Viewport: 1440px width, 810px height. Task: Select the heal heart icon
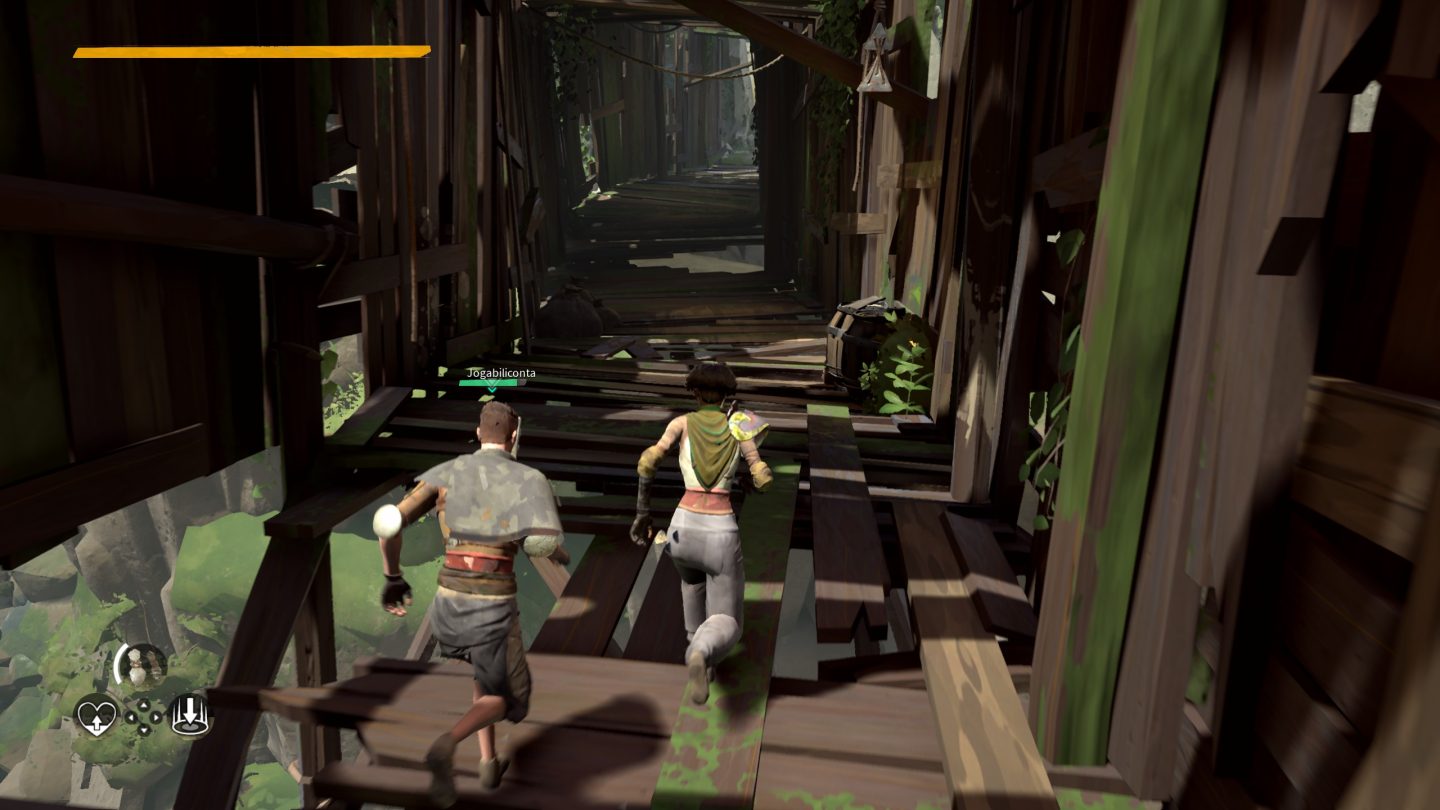[x=97, y=718]
